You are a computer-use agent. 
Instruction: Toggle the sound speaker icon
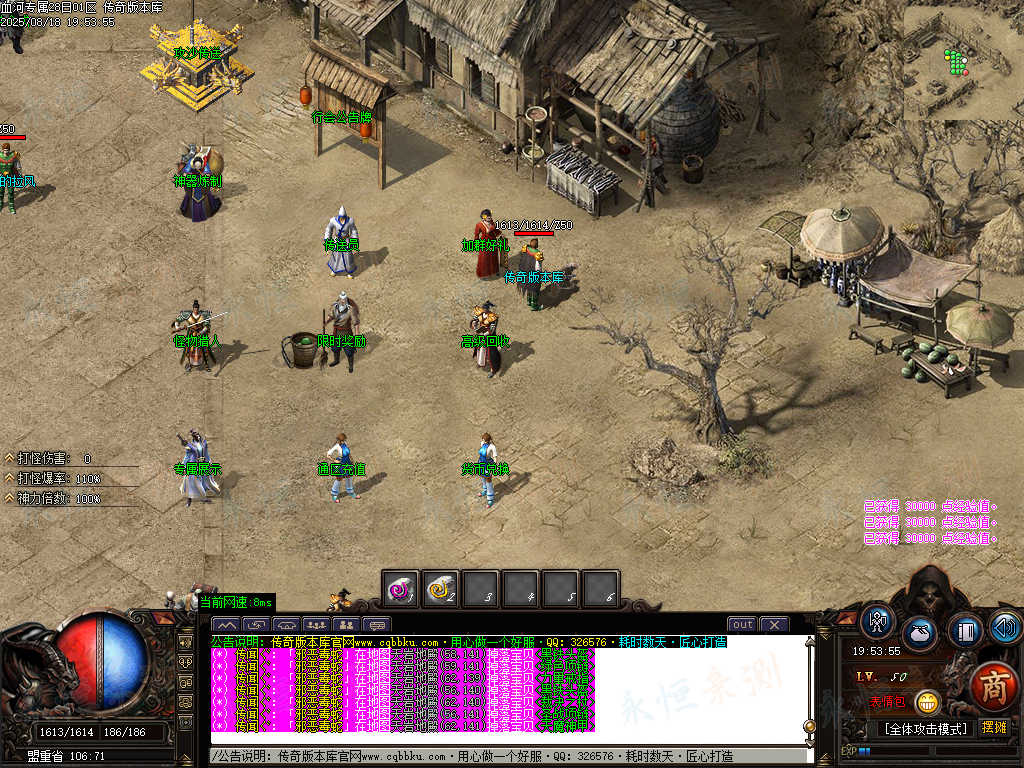coord(1005,627)
